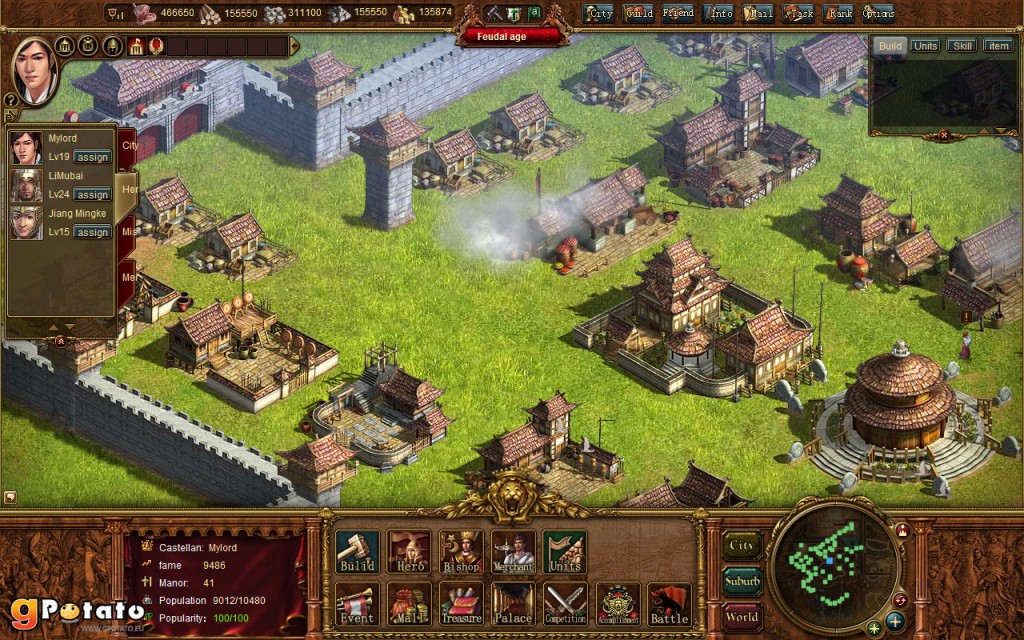Open the Task log
Viewport: 1024px width, 640px height.
tap(798, 13)
